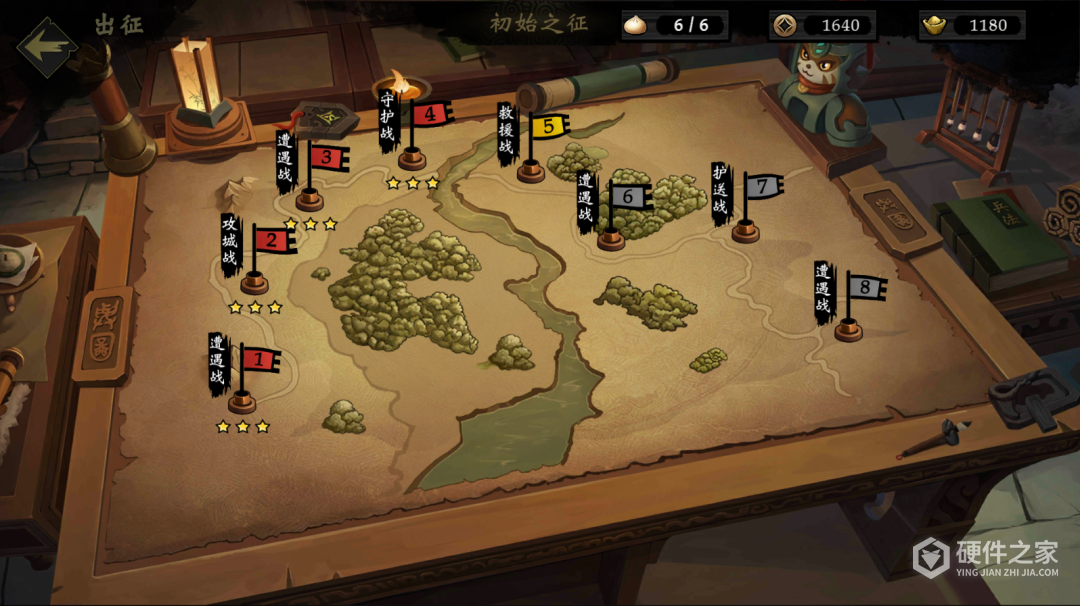The image size is (1080, 606).
Task: Select stage 8 grey flag
Action: pos(865,289)
